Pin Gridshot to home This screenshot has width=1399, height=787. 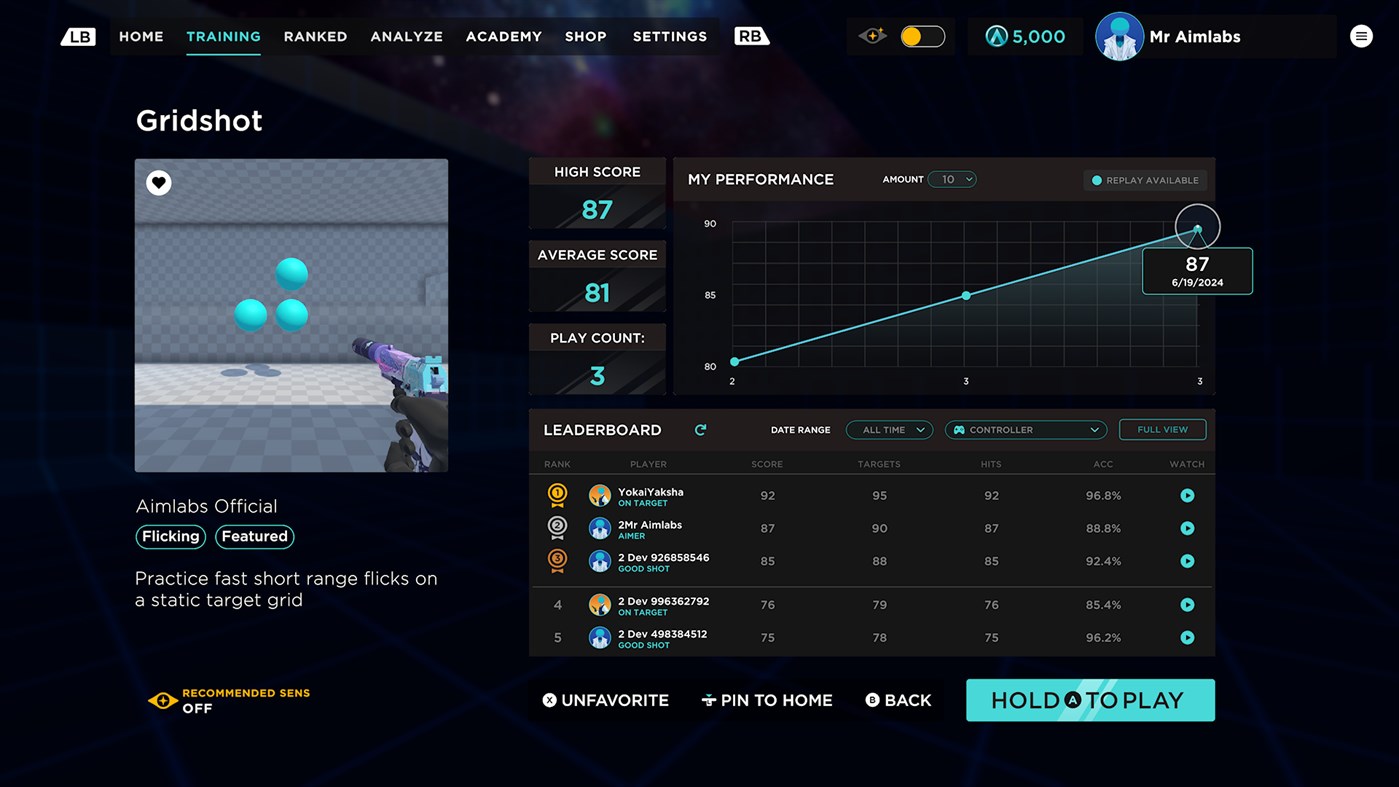coord(767,700)
